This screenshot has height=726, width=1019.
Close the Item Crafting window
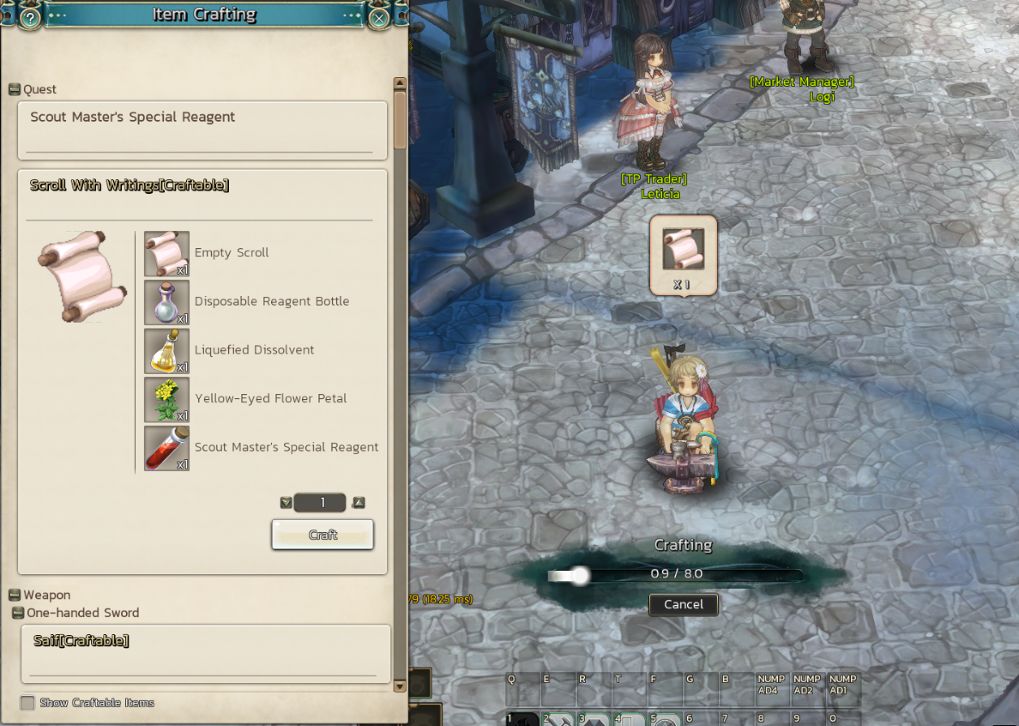379,17
